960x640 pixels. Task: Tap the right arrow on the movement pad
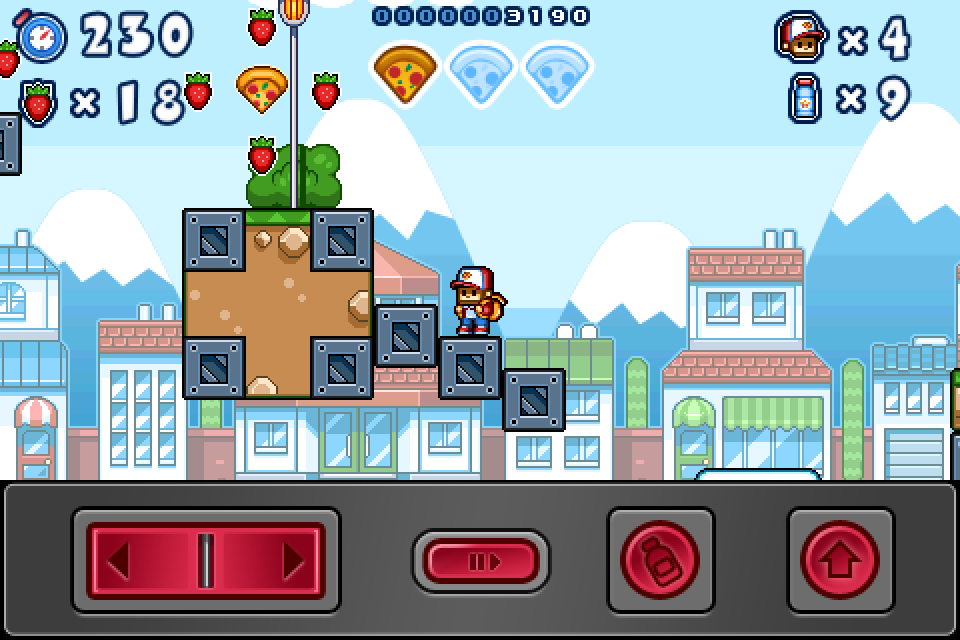tap(292, 560)
